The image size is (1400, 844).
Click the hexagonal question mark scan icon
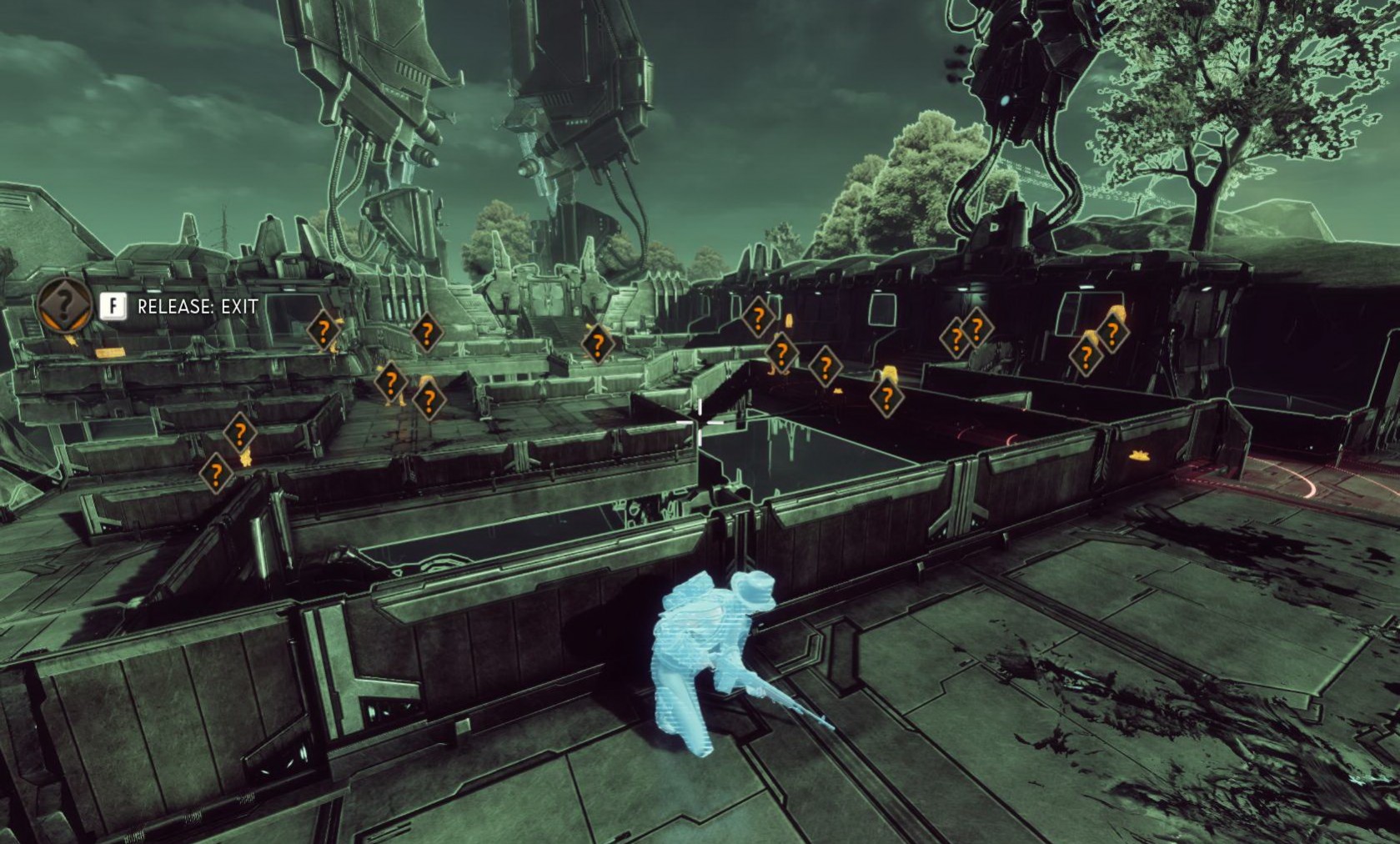tap(64, 305)
